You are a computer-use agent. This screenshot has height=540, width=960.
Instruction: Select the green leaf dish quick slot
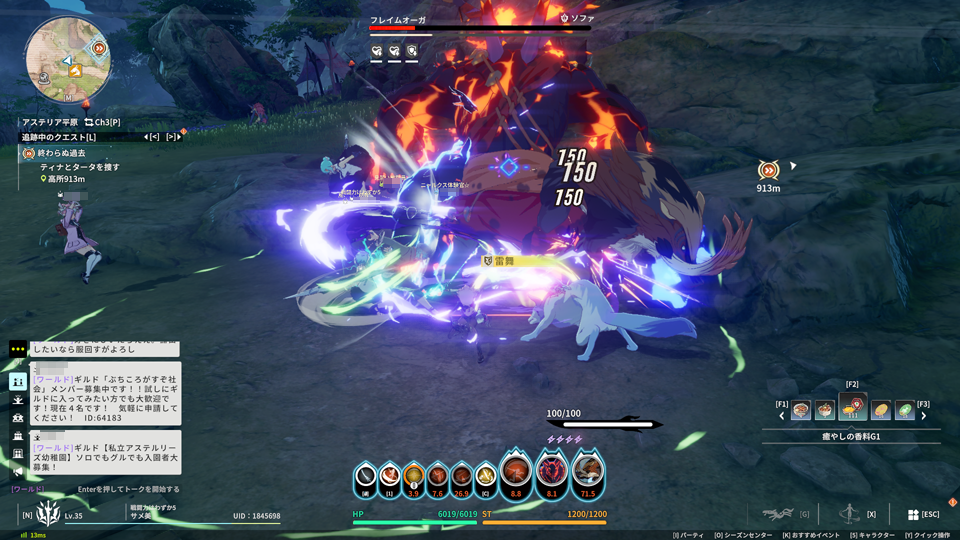(905, 410)
